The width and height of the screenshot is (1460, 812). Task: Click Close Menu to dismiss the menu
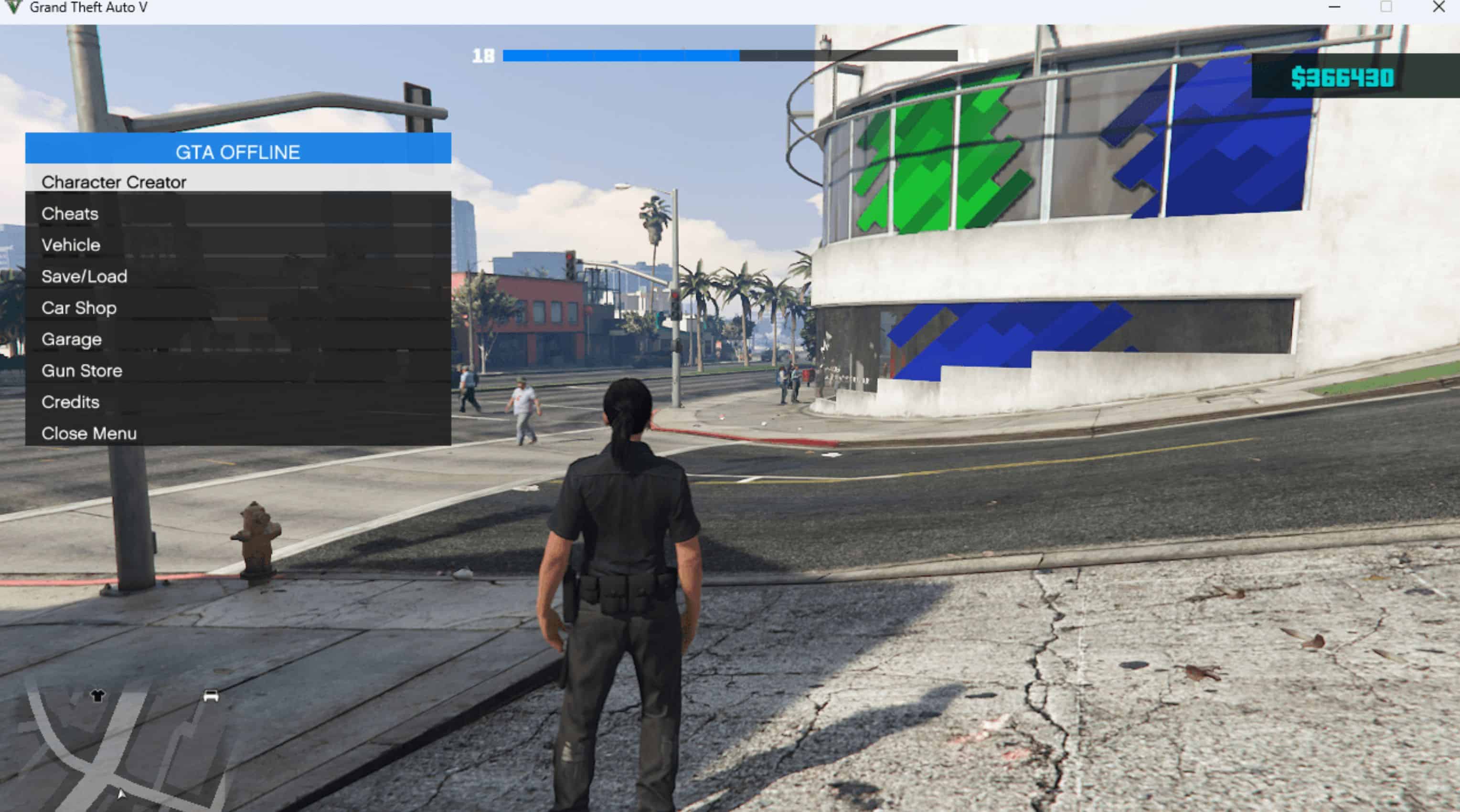pyautogui.click(x=89, y=433)
